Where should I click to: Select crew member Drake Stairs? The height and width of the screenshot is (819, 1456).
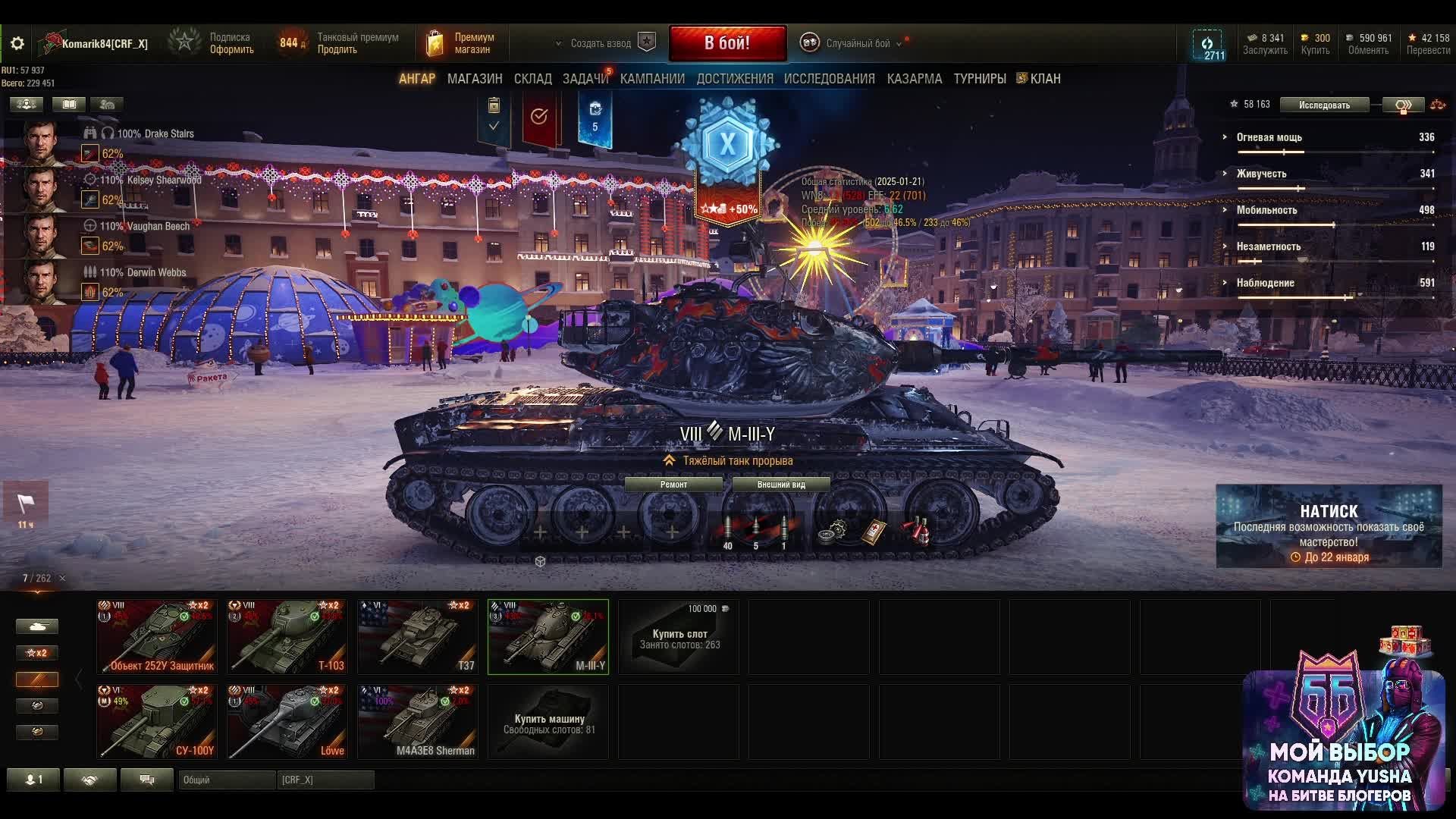(42, 143)
